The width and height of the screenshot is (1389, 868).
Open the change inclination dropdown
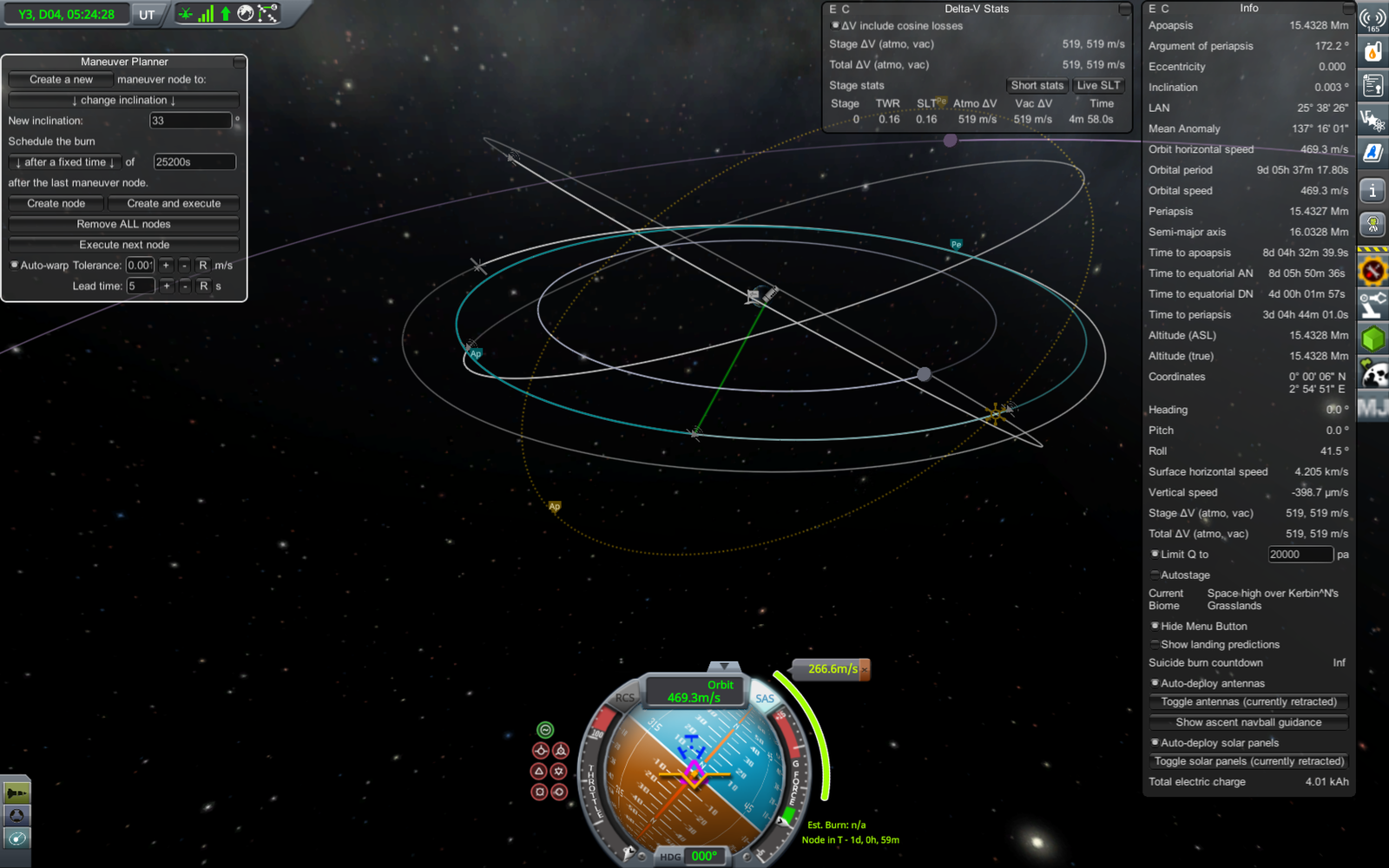point(123,100)
